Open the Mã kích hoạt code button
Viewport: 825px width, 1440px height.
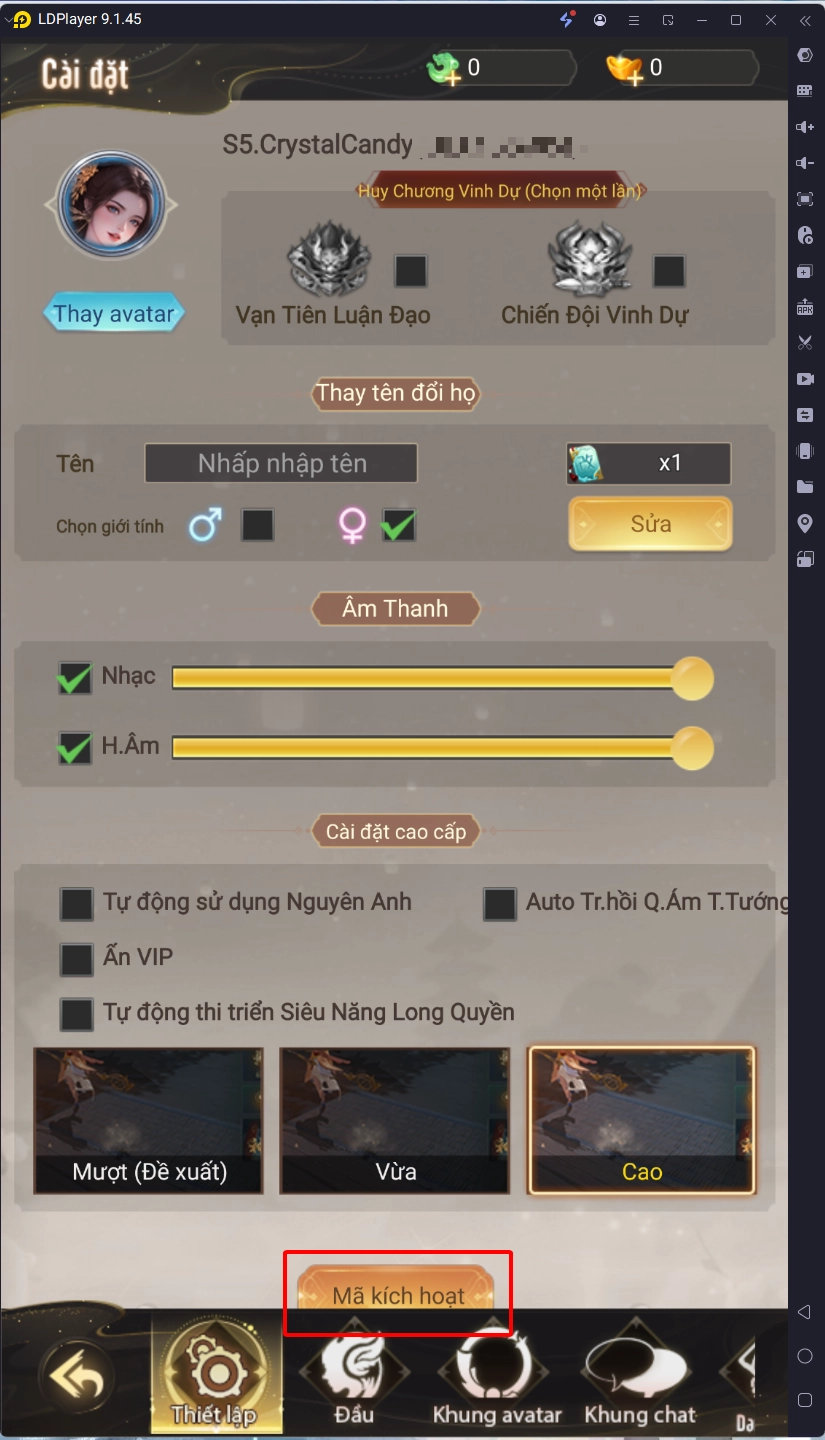tap(397, 1294)
